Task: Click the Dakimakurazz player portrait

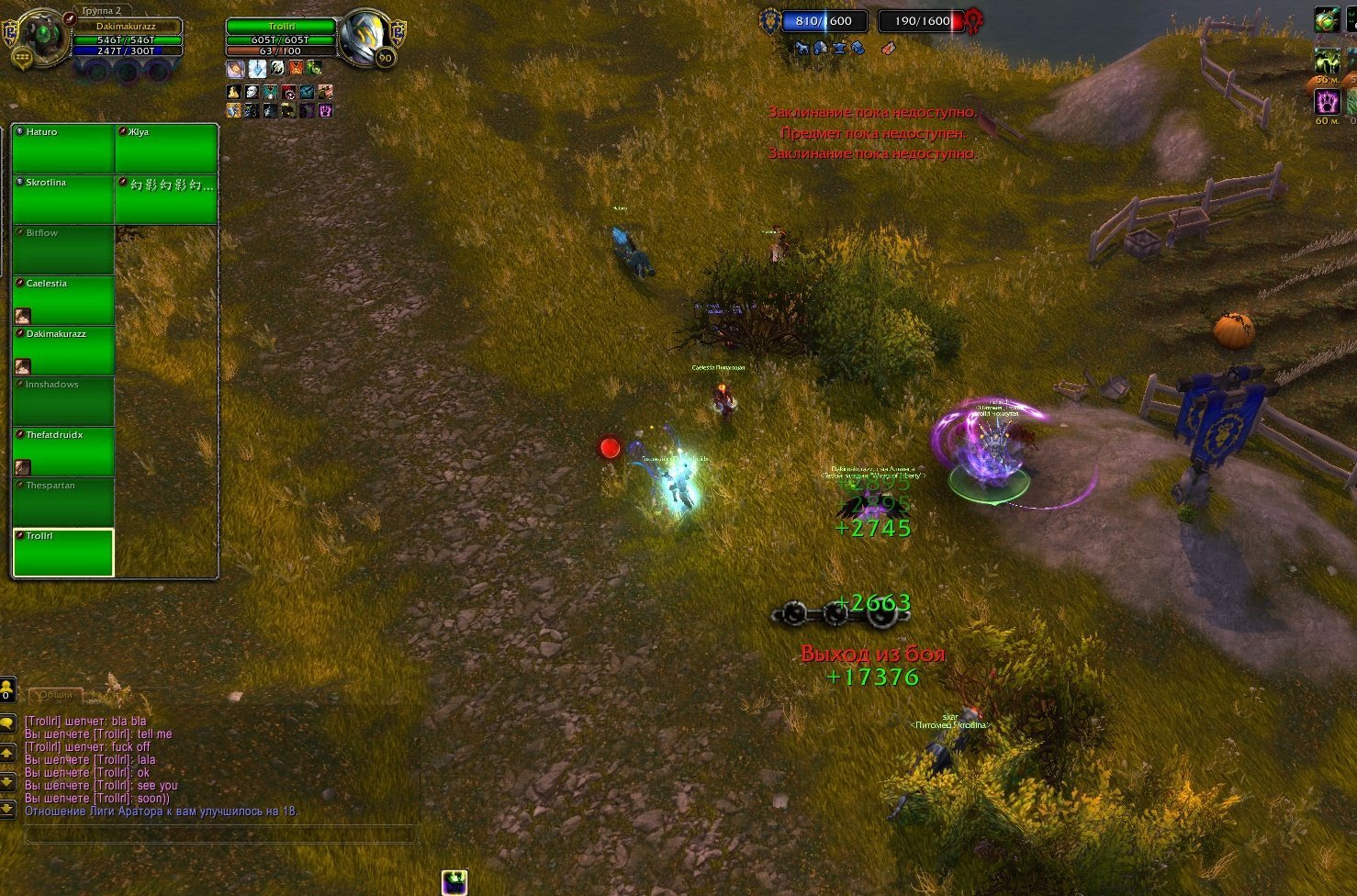Action: pos(42,36)
